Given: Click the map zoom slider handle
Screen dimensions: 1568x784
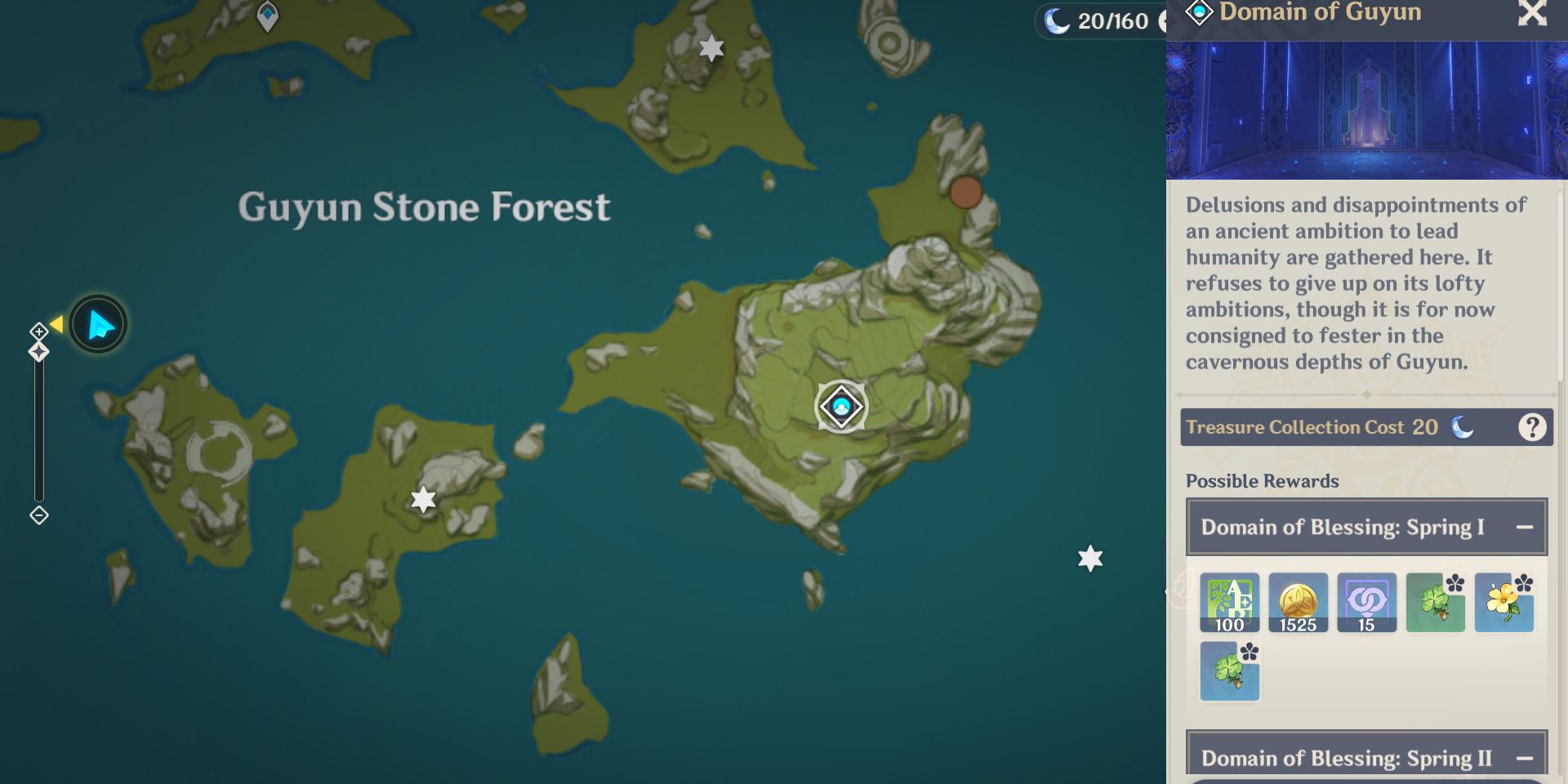Looking at the screenshot, I should pyautogui.click(x=38, y=350).
